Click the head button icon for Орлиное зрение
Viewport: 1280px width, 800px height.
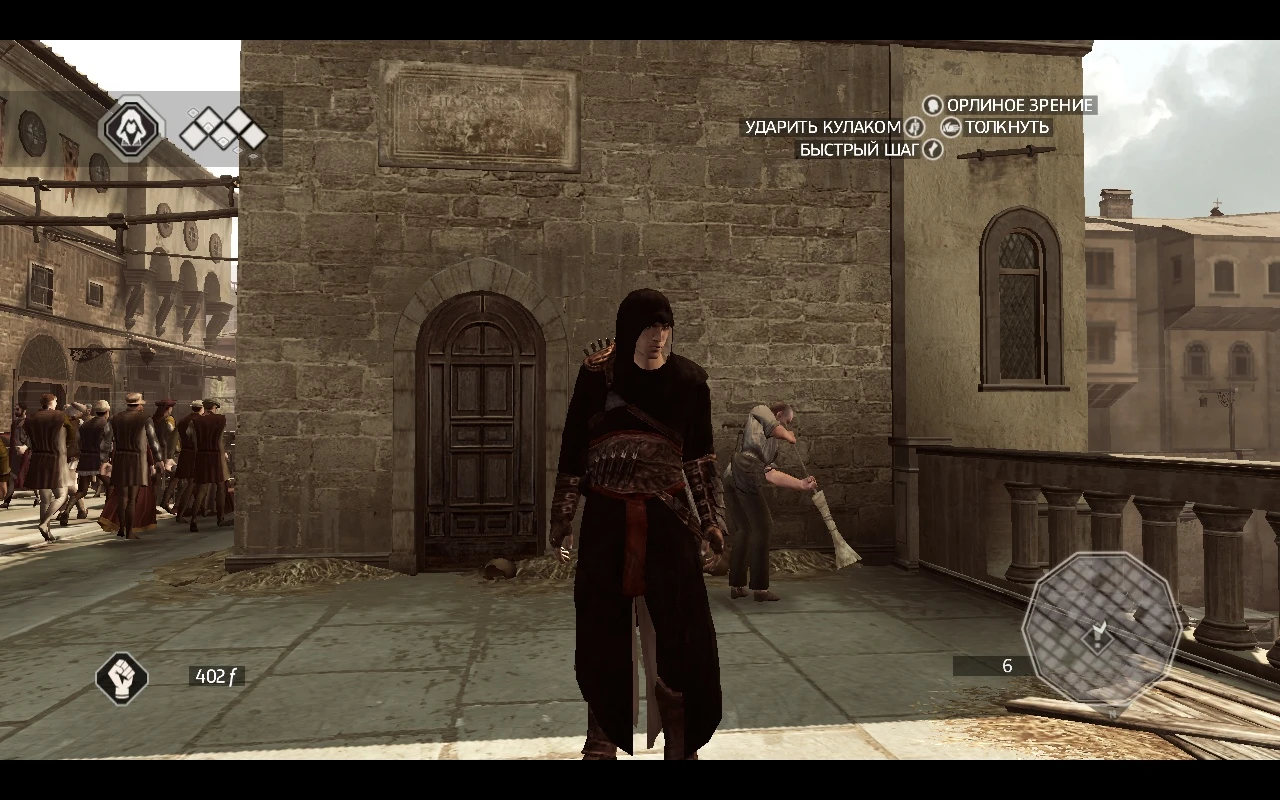click(x=933, y=106)
